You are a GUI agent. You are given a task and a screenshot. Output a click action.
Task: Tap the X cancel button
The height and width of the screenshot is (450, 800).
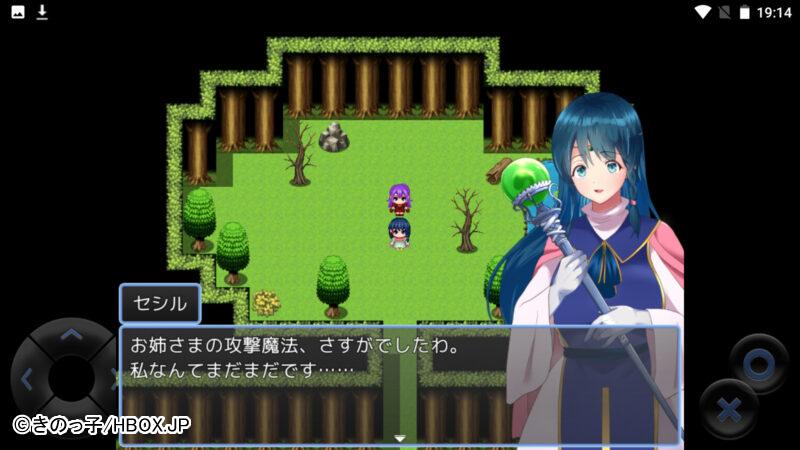(729, 410)
